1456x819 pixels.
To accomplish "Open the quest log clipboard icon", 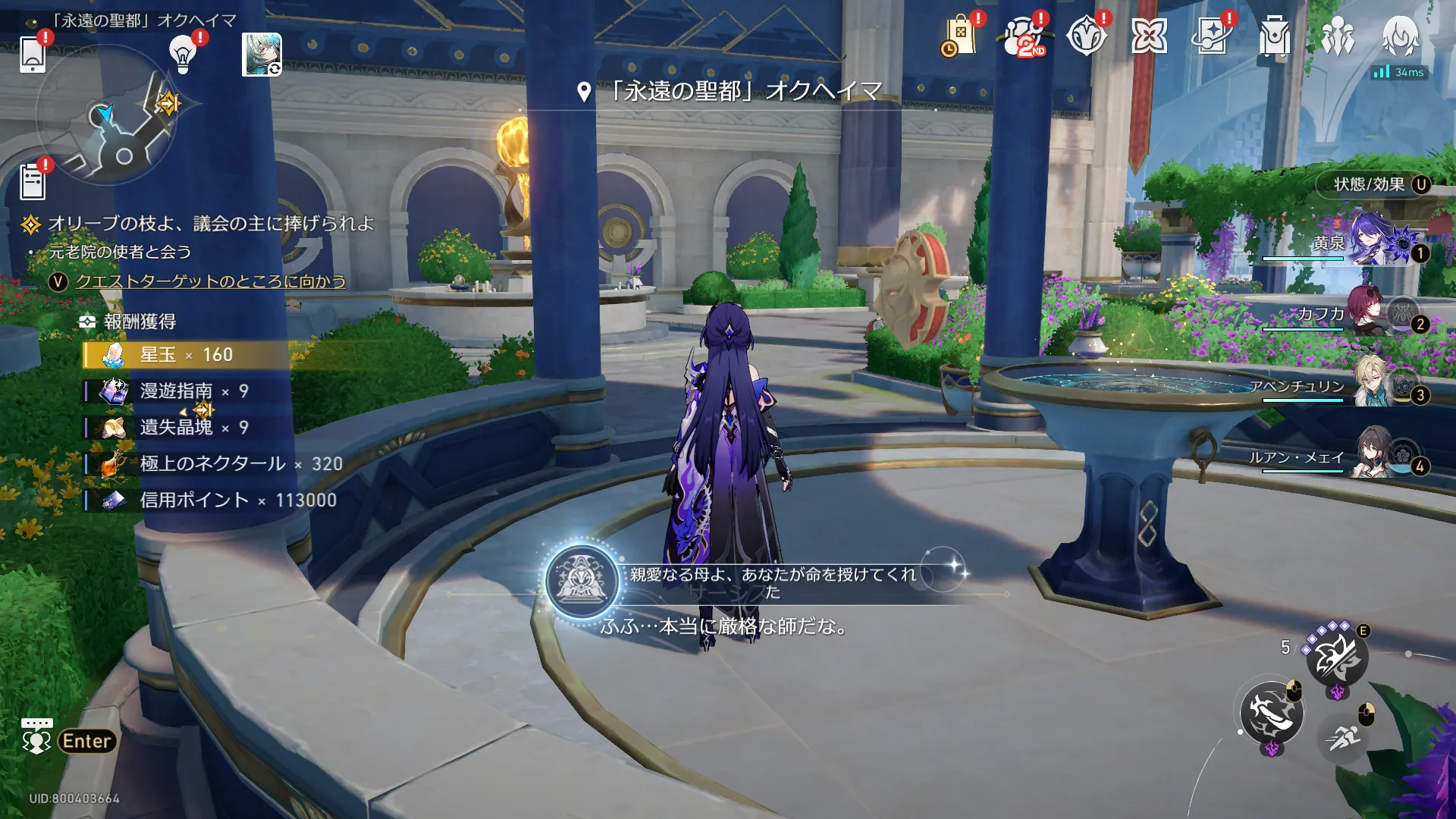I will pos(33,181).
